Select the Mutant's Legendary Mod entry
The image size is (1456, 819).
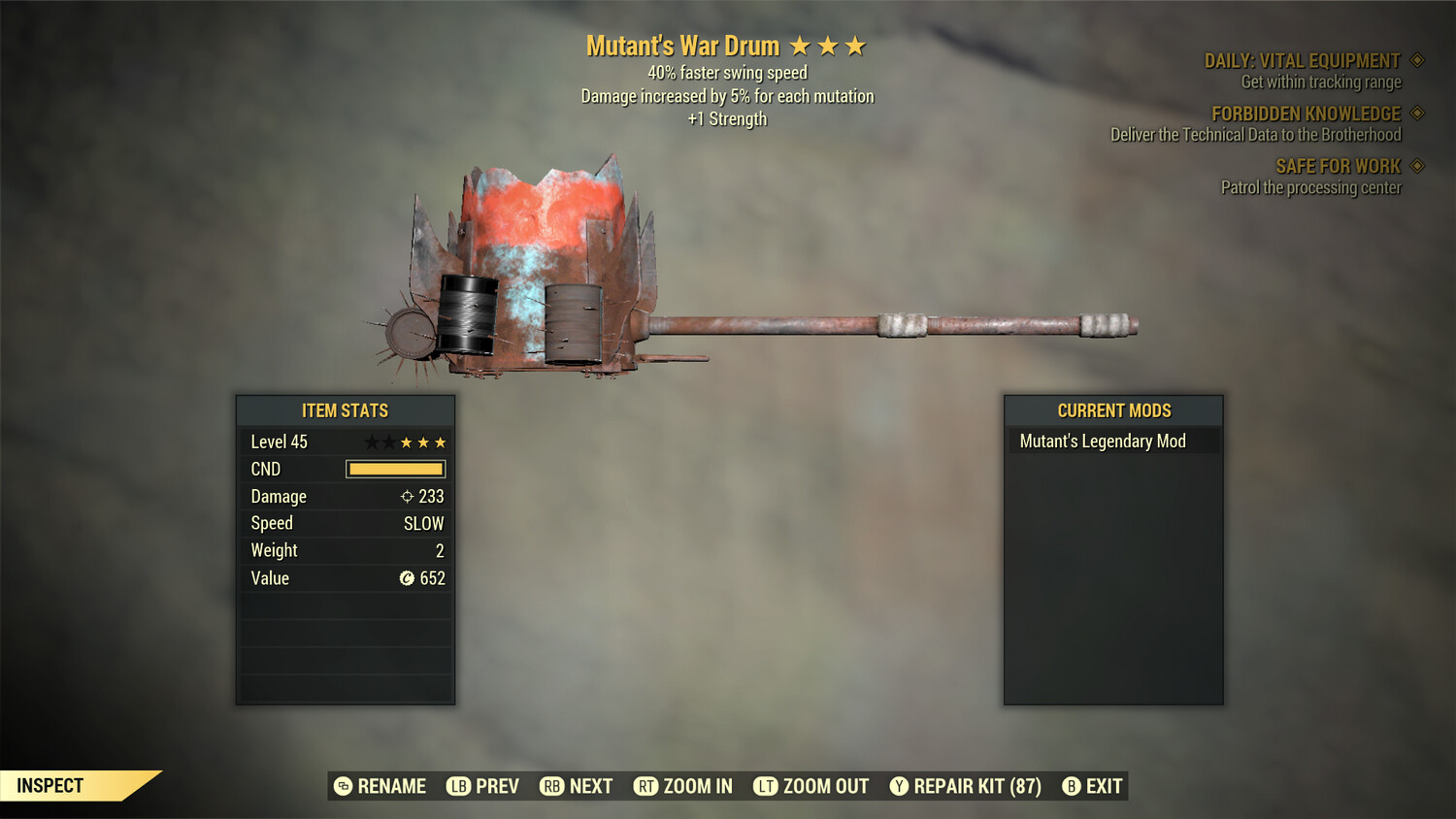[x=1103, y=442]
